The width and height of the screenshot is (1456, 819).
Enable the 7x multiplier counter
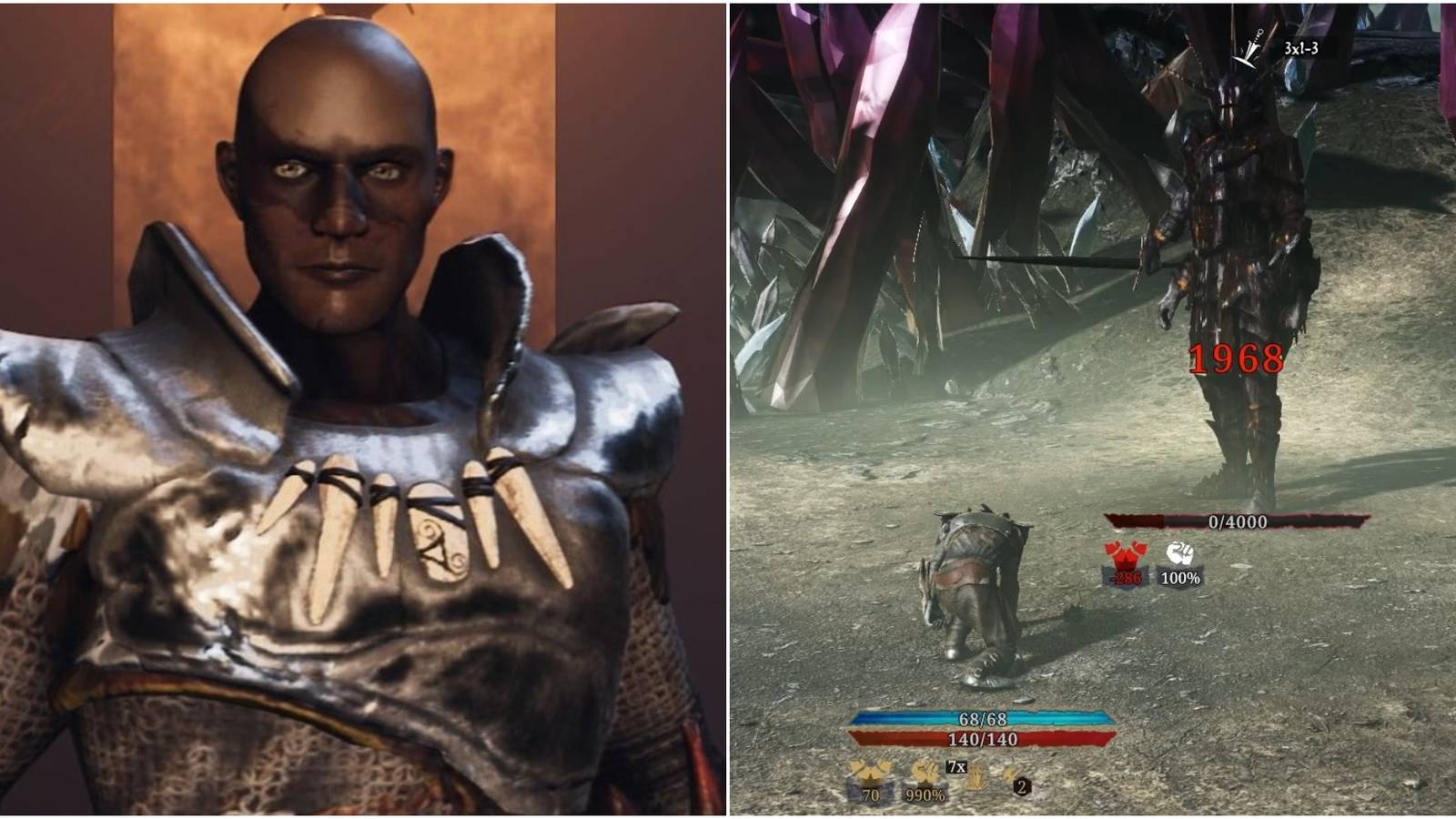[955, 767]
